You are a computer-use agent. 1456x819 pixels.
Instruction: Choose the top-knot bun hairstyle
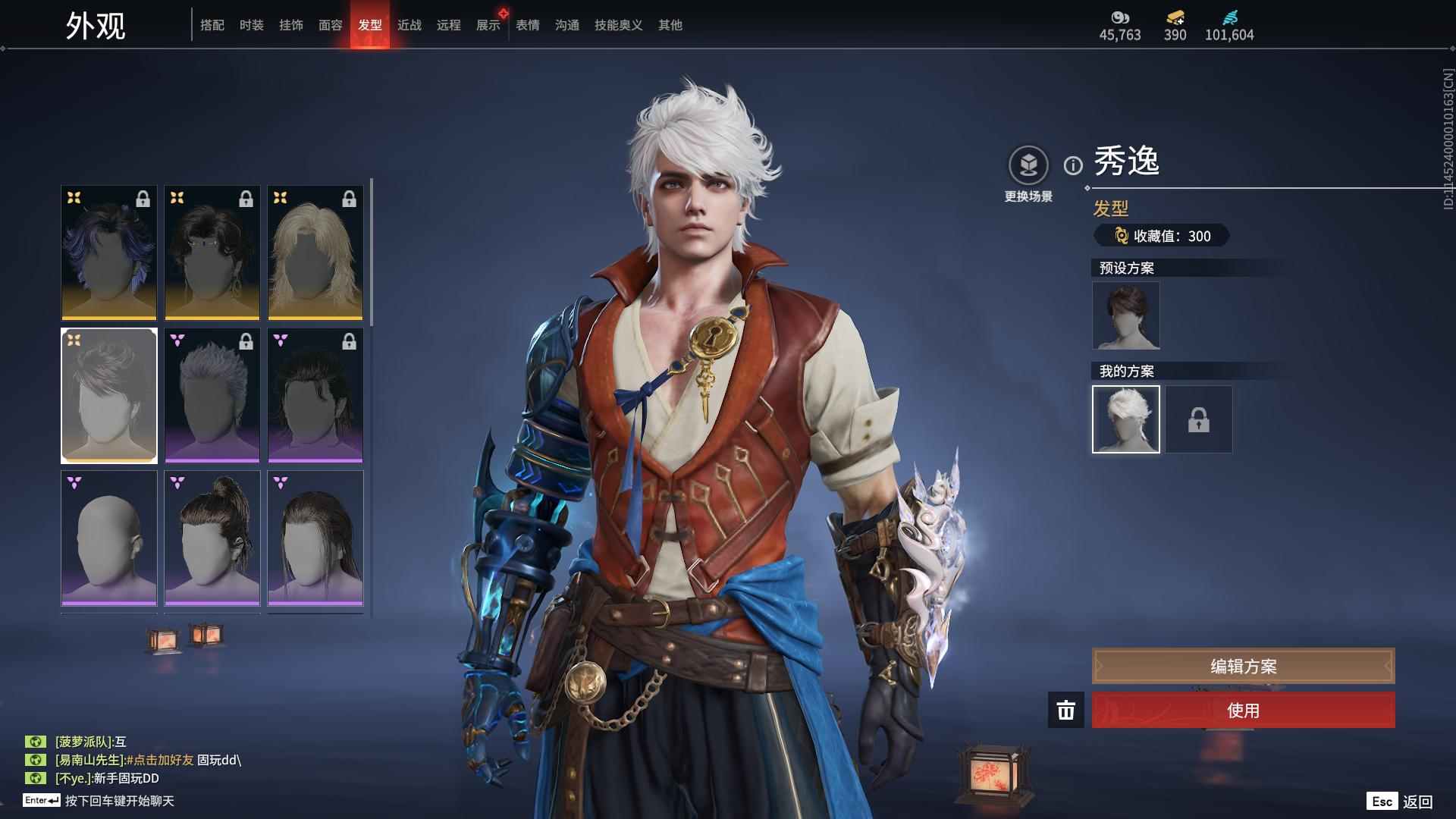pyautogui.click(x=212, y=538)
